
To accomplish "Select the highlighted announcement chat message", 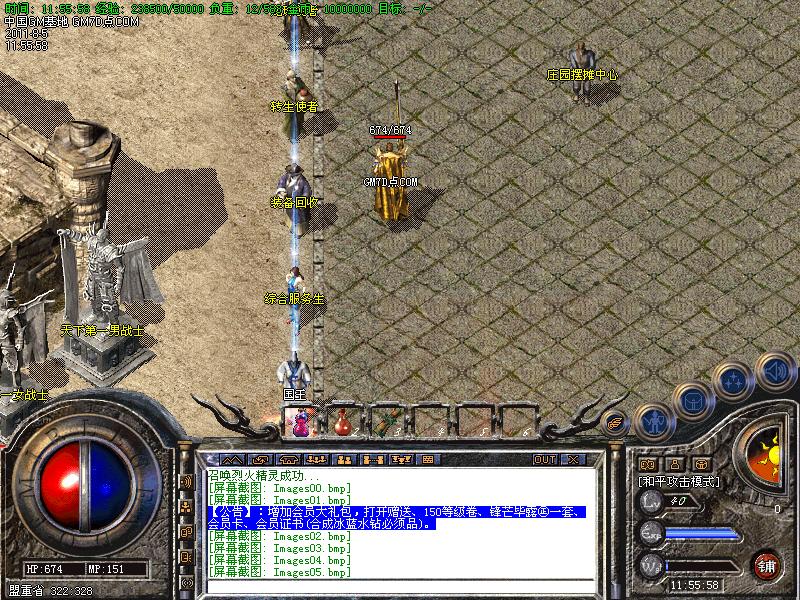I will coord(400,517).
